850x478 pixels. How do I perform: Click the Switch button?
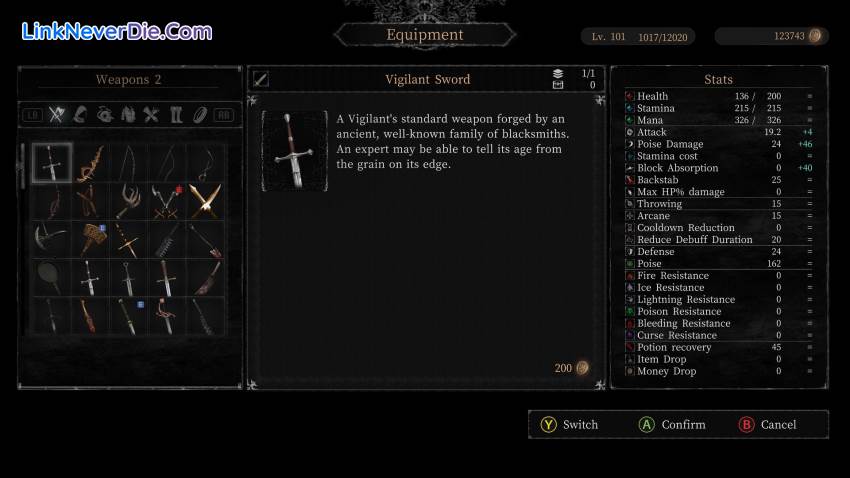[569, 425]
